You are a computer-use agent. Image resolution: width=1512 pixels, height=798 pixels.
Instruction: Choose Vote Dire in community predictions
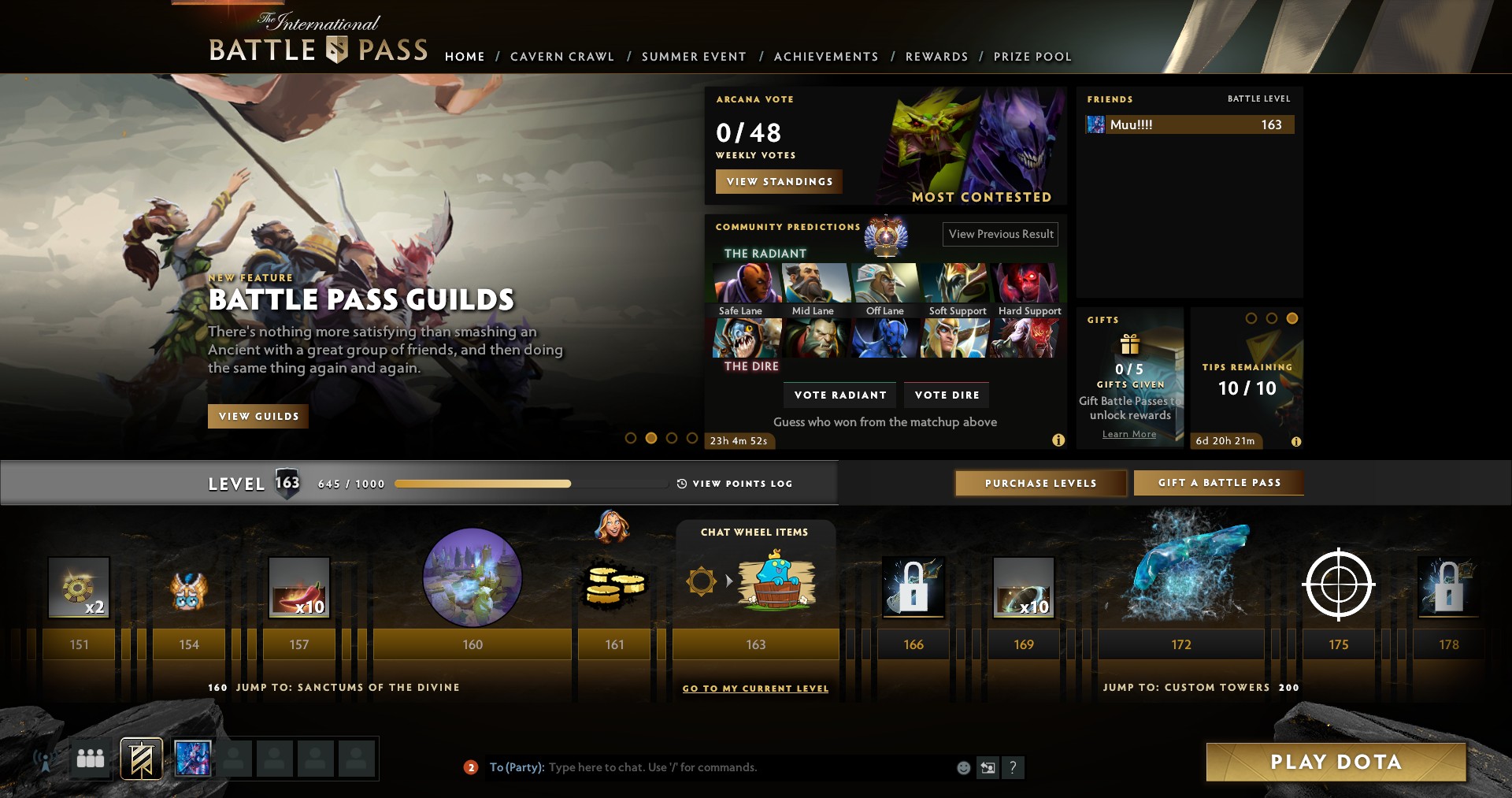tap(946, 395)
